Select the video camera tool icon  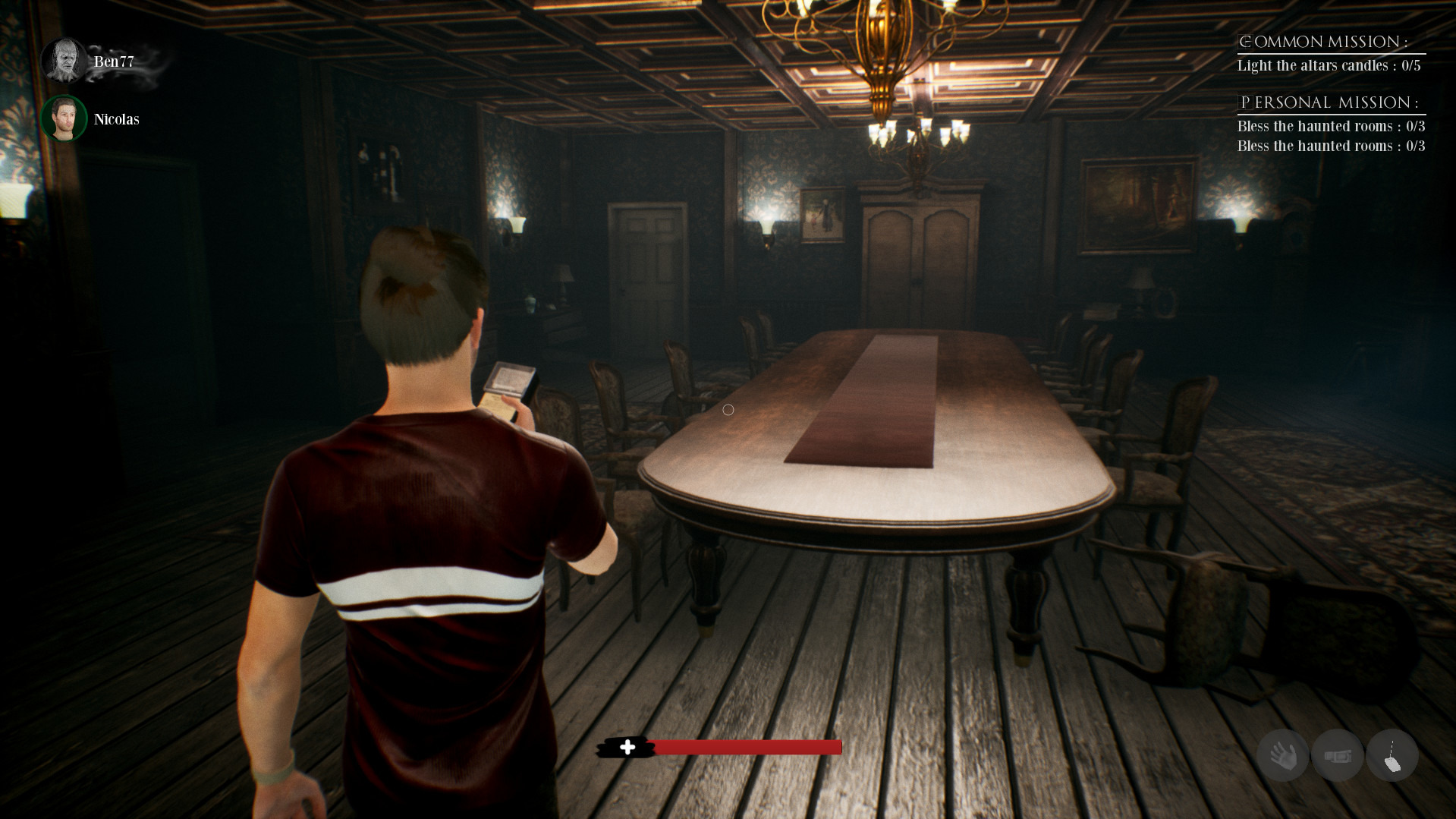1337,756
